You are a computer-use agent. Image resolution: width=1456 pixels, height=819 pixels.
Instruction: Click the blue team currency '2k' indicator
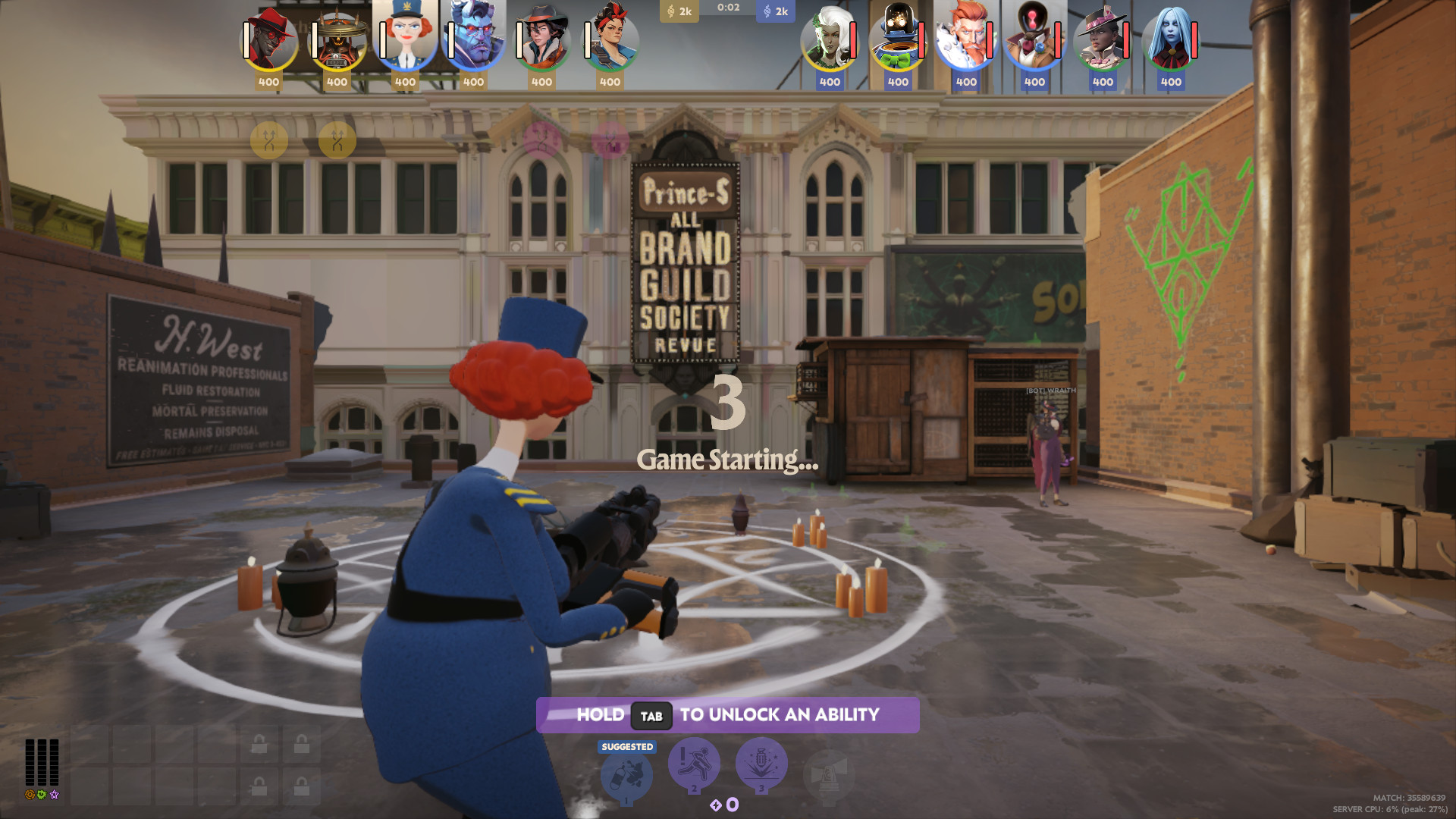pyautogui.click(x=777, y=11)
